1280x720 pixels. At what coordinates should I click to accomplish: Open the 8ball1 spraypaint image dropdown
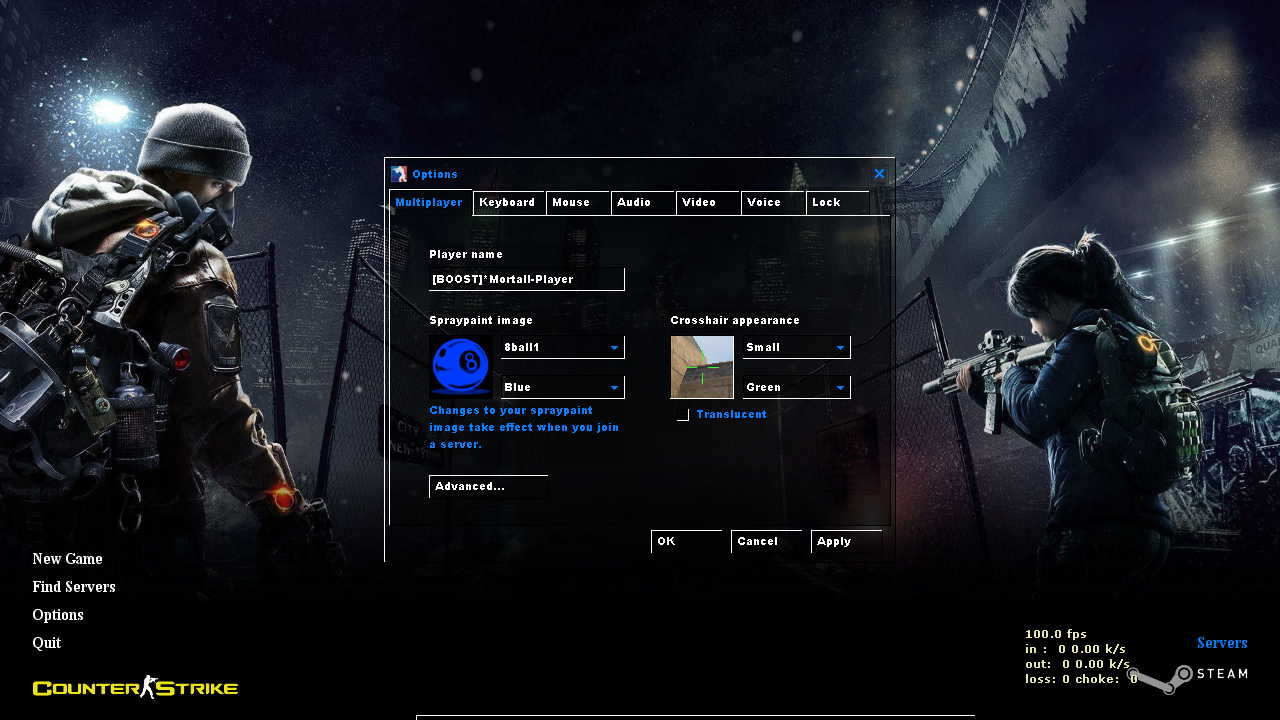(562, 347)
